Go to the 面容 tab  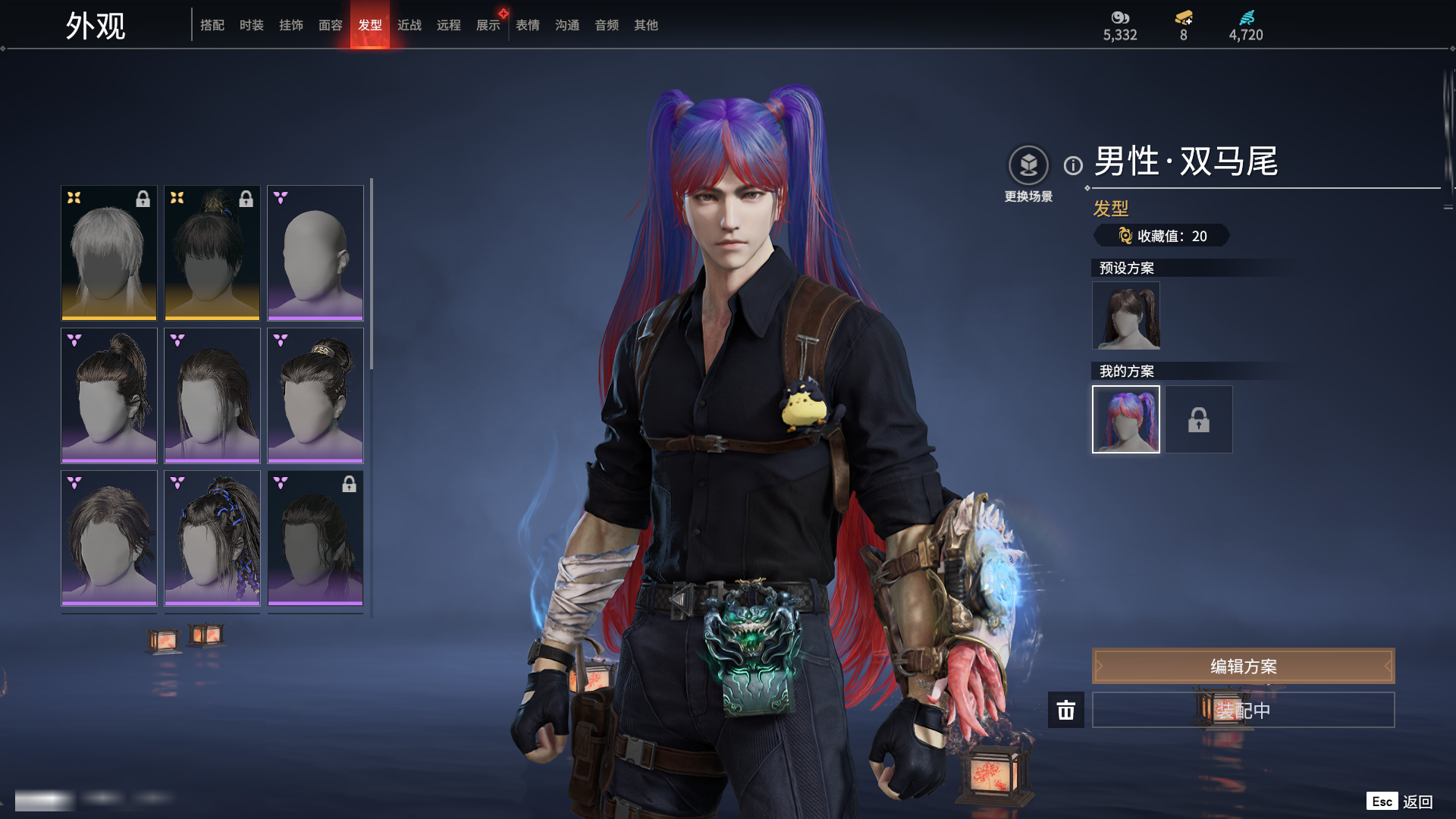(331, 25)
